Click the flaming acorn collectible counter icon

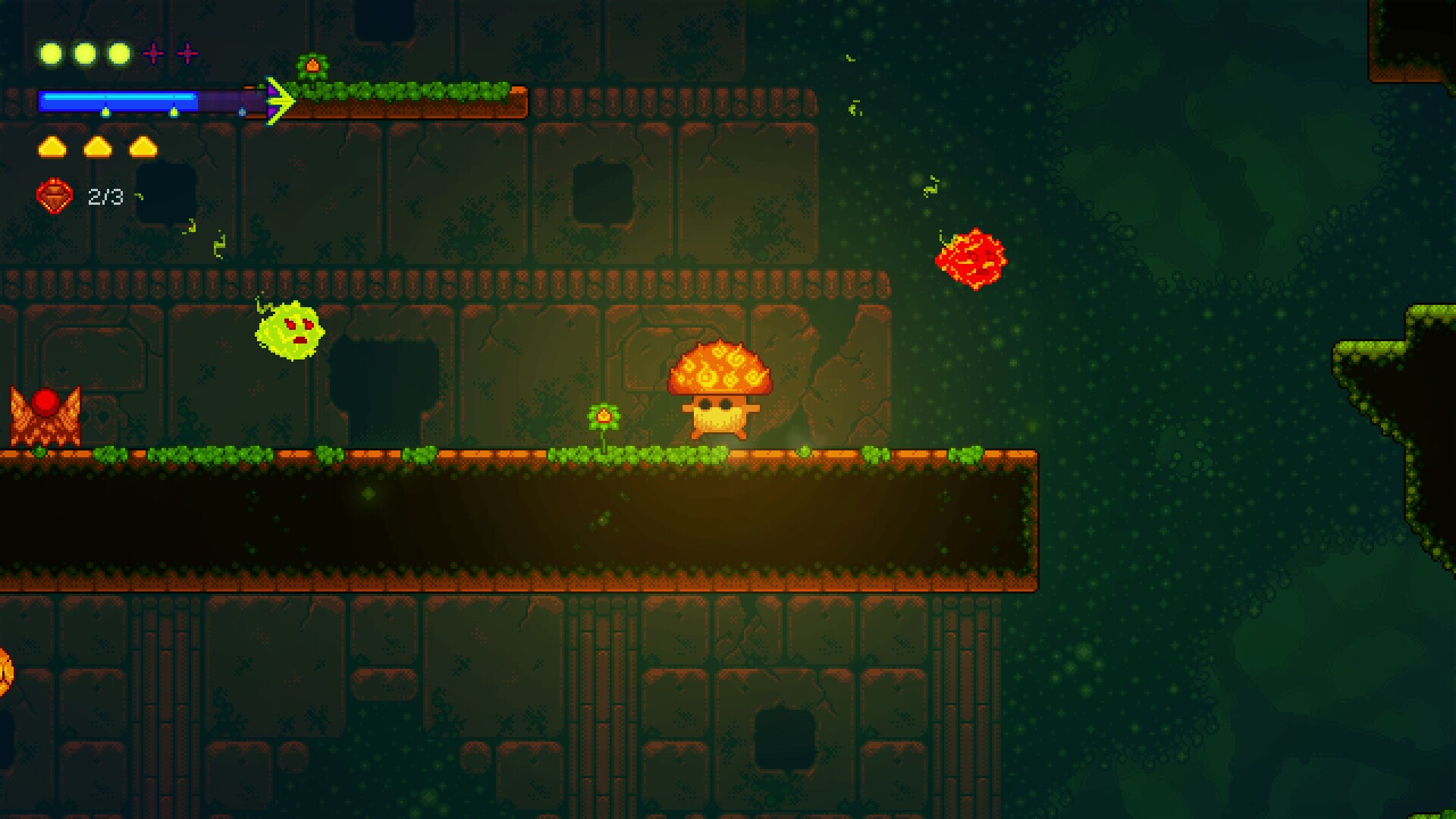click(53, 197)
